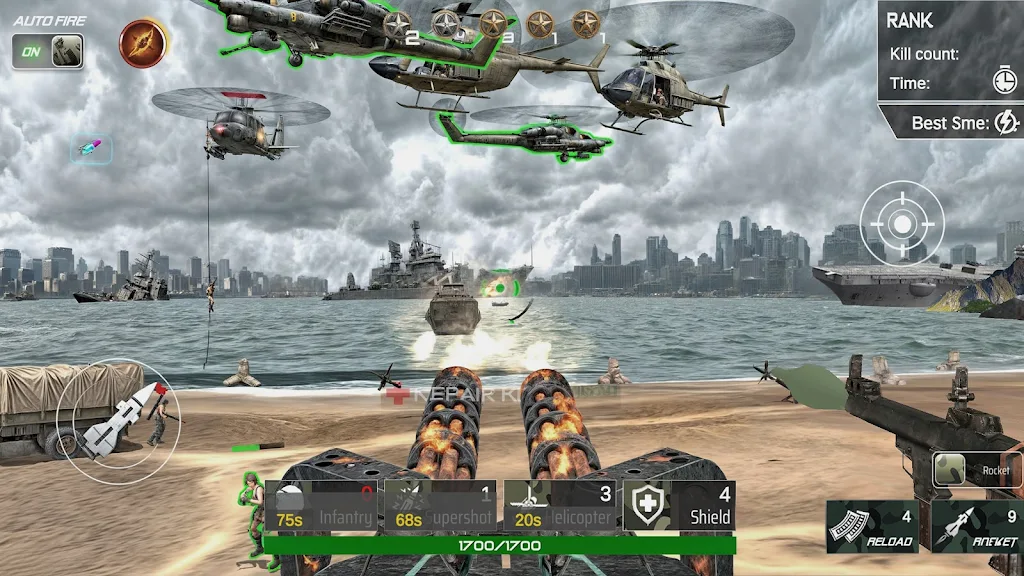Activate the orange fiery orb ability

point(143,43)
